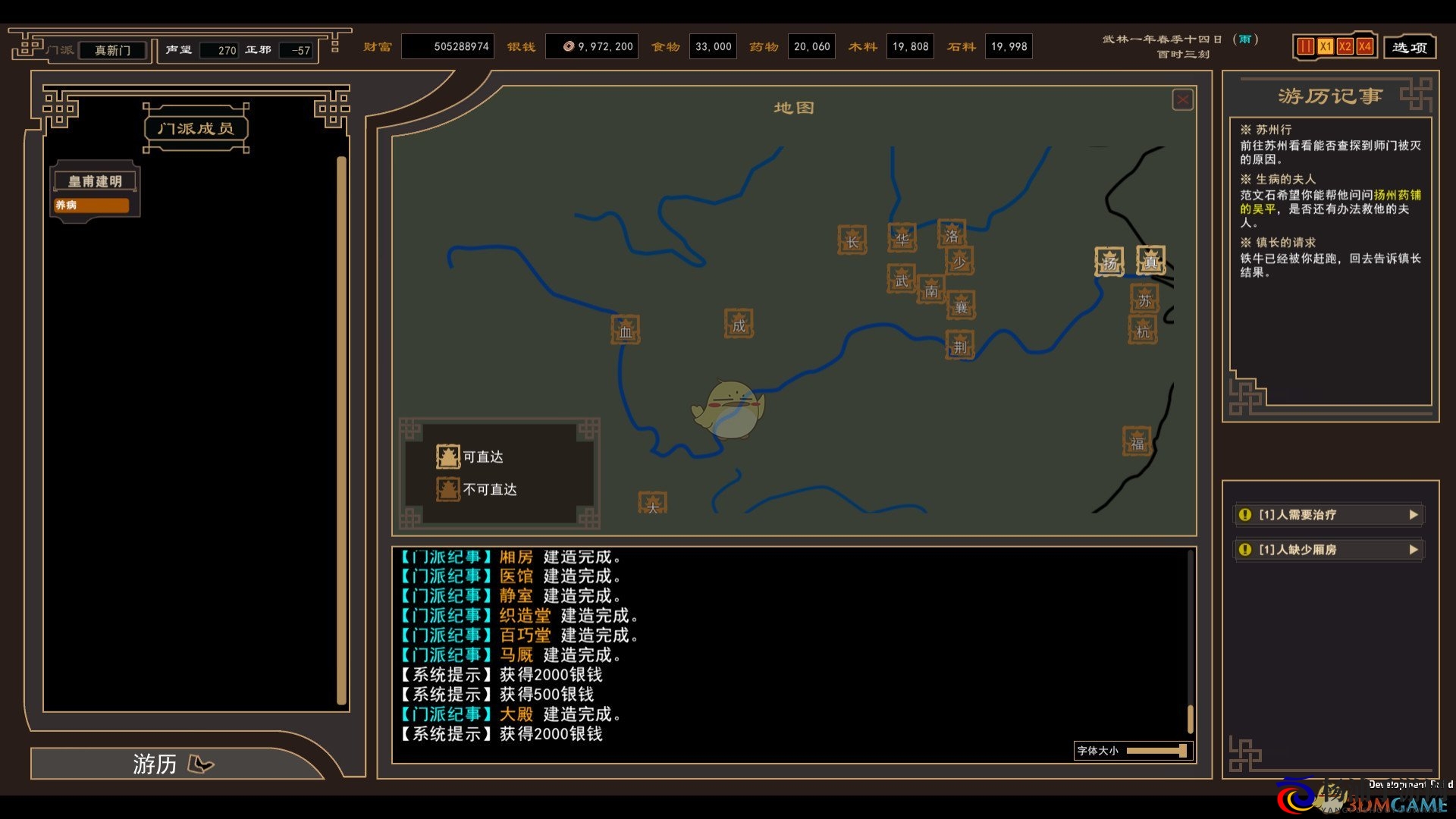Viewport: 1456px width, 819px height.
Task: Choose the 苏 city map marker
Action: [1144, 300]
